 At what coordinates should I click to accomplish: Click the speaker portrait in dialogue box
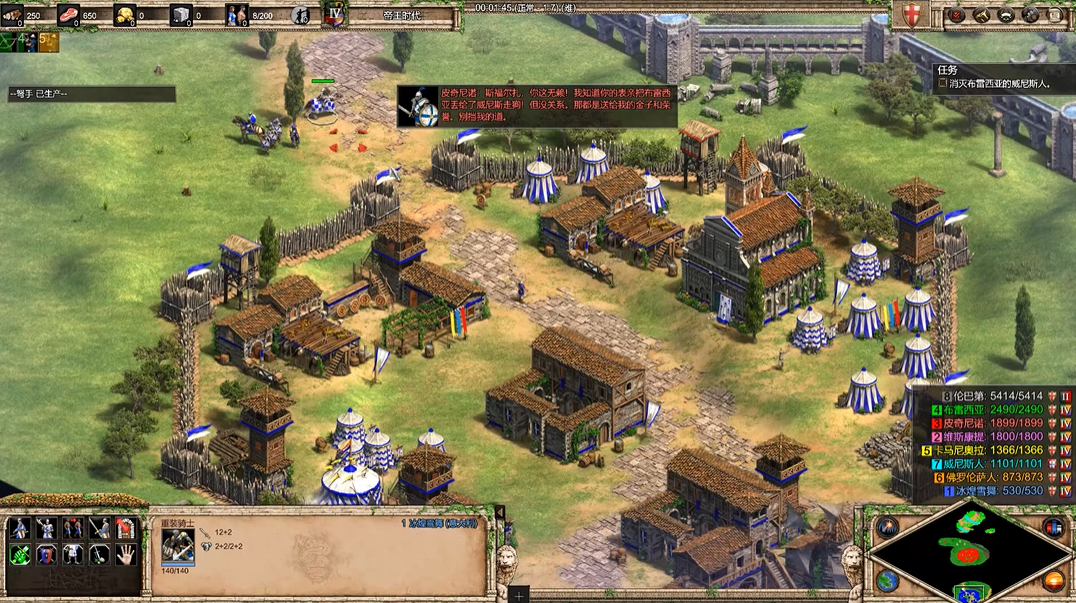pyautogui.click(x=420, y=106)
